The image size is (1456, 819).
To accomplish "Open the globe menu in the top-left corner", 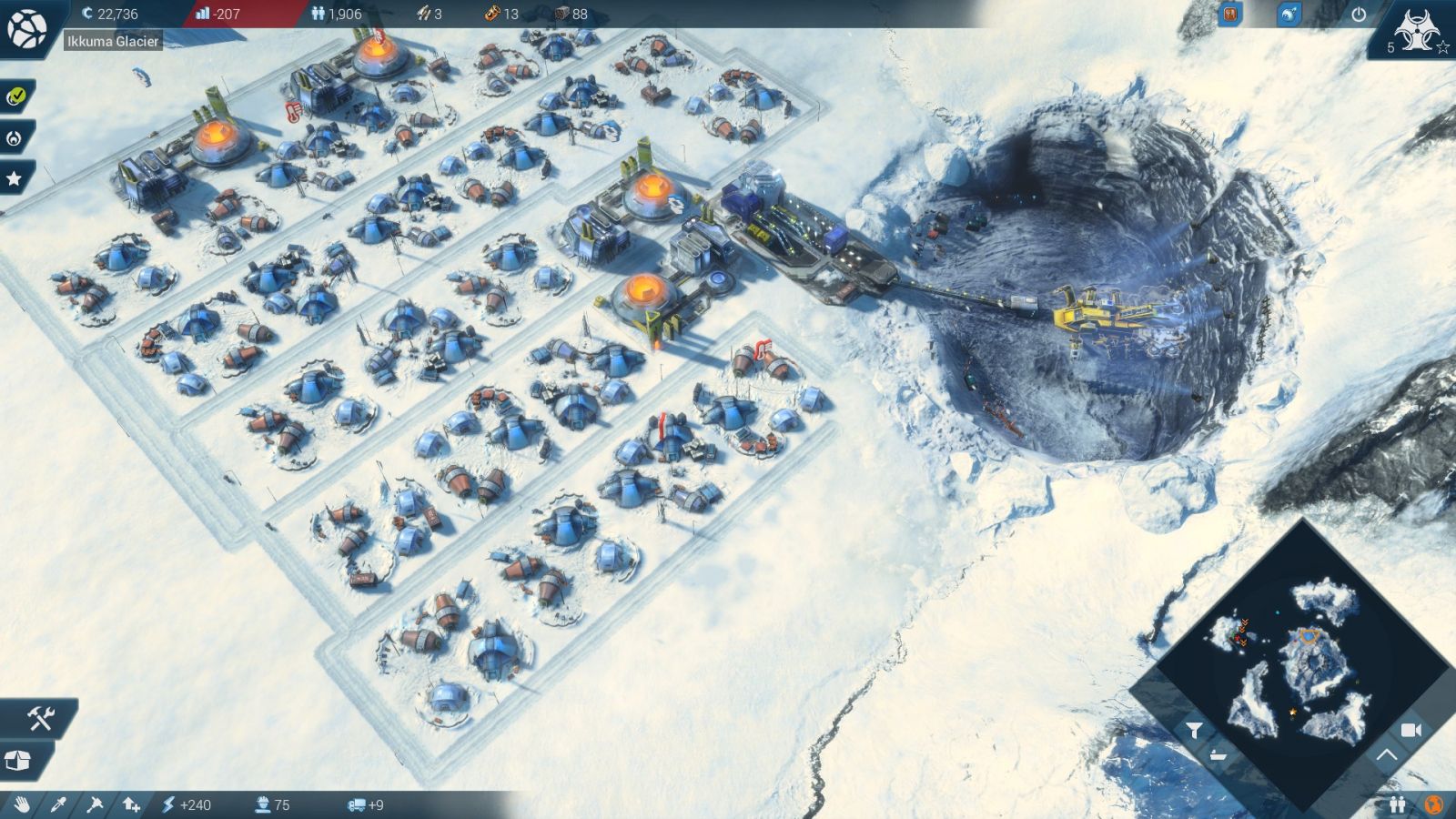I will (27, 29).
